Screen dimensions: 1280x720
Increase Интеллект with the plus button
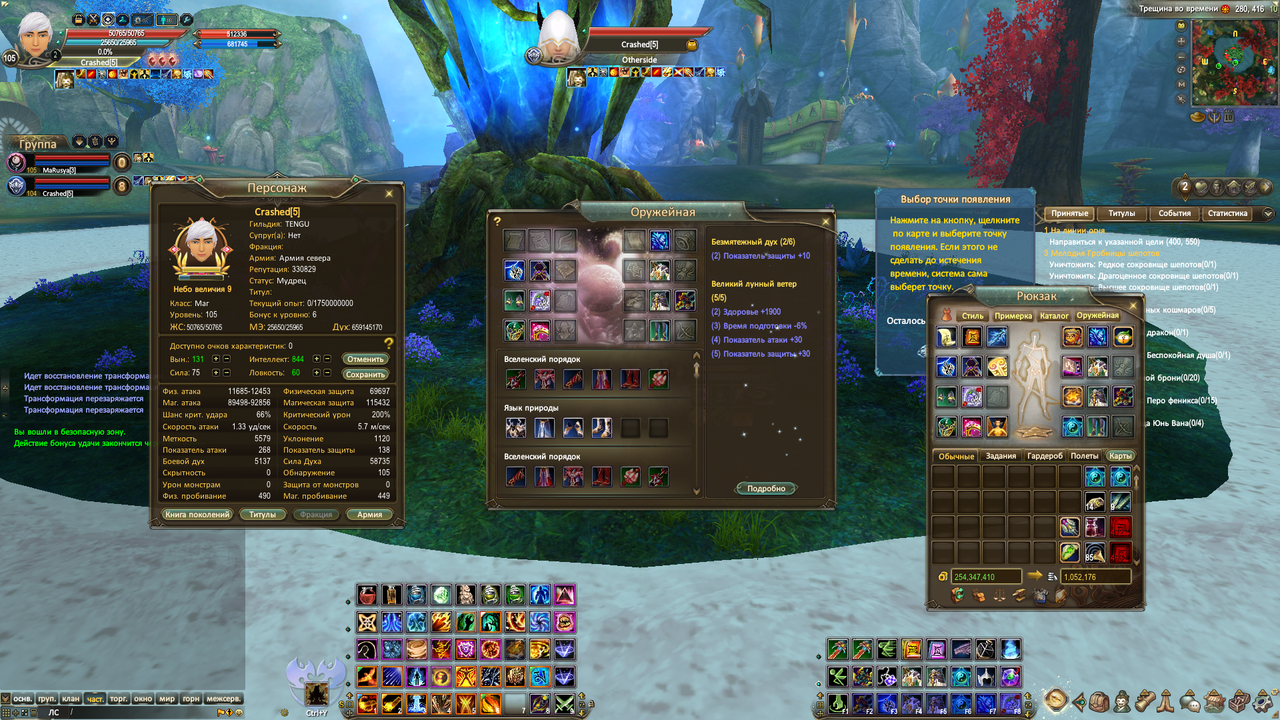[x=318, y=358]
